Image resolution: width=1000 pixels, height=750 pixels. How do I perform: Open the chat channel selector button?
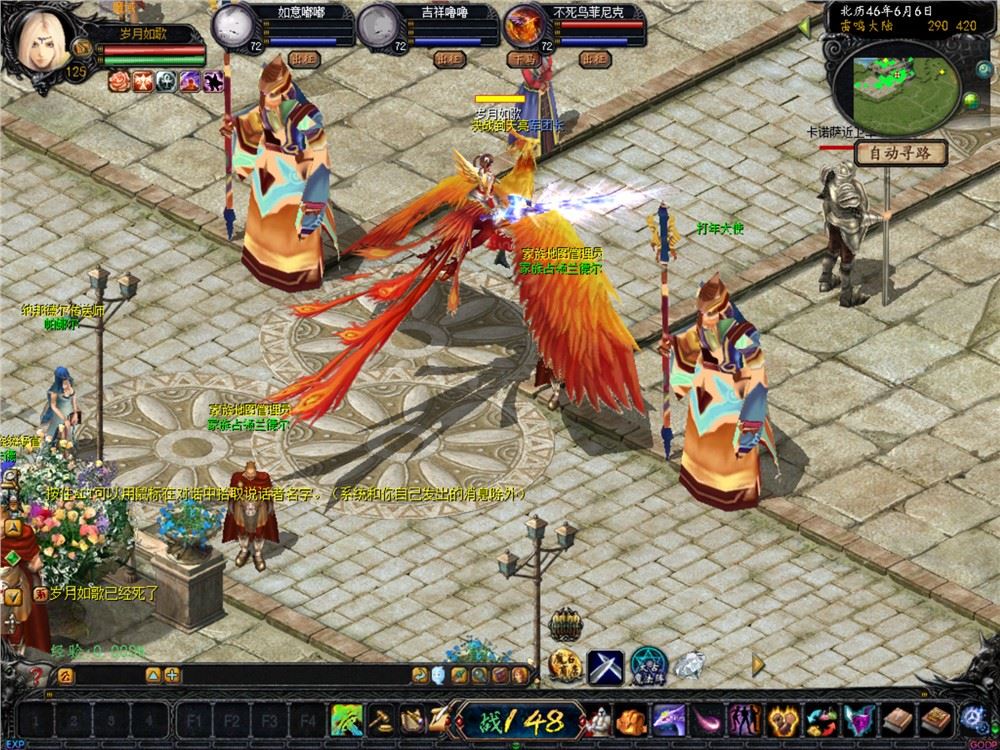(x=66, y=675)
